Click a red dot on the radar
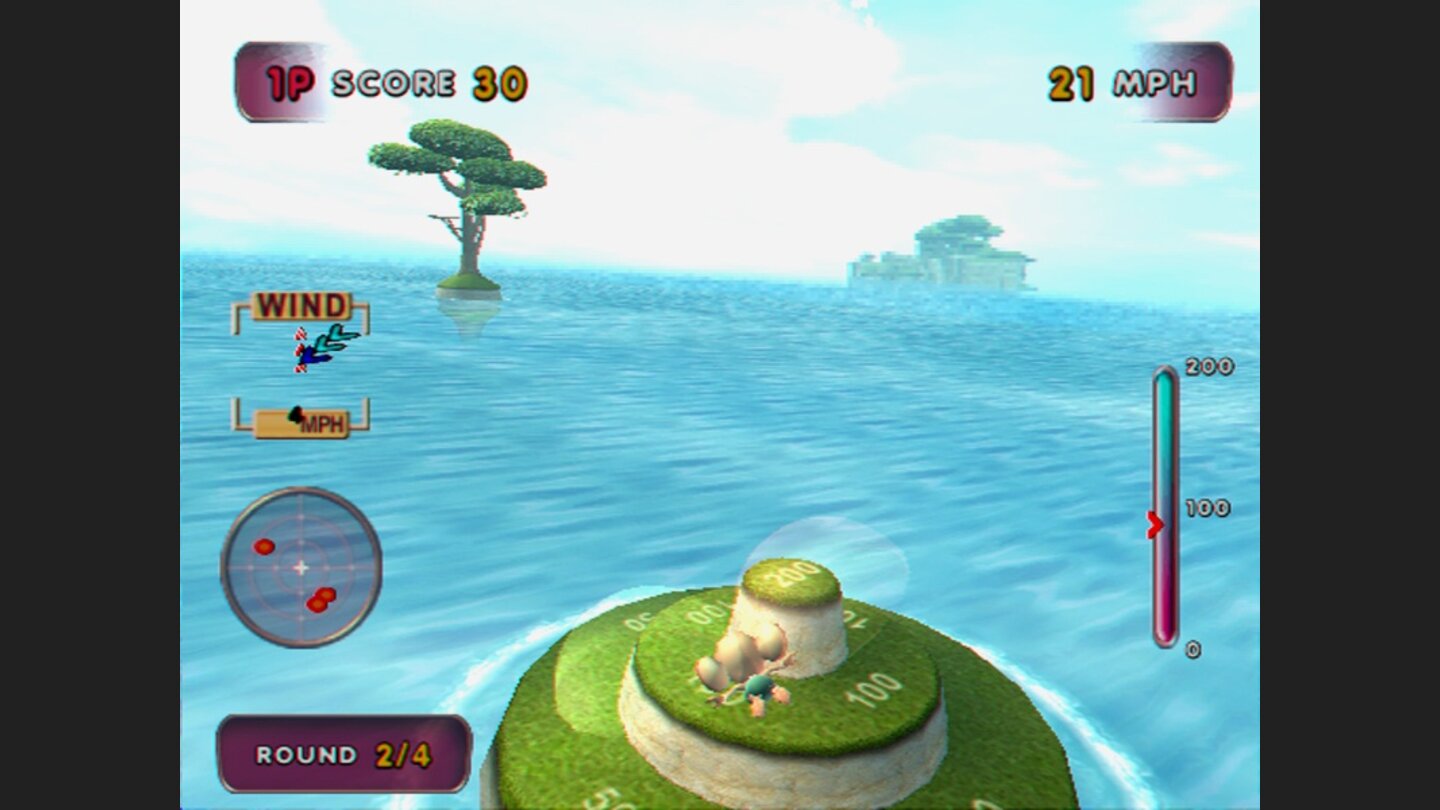 [263, 548]
